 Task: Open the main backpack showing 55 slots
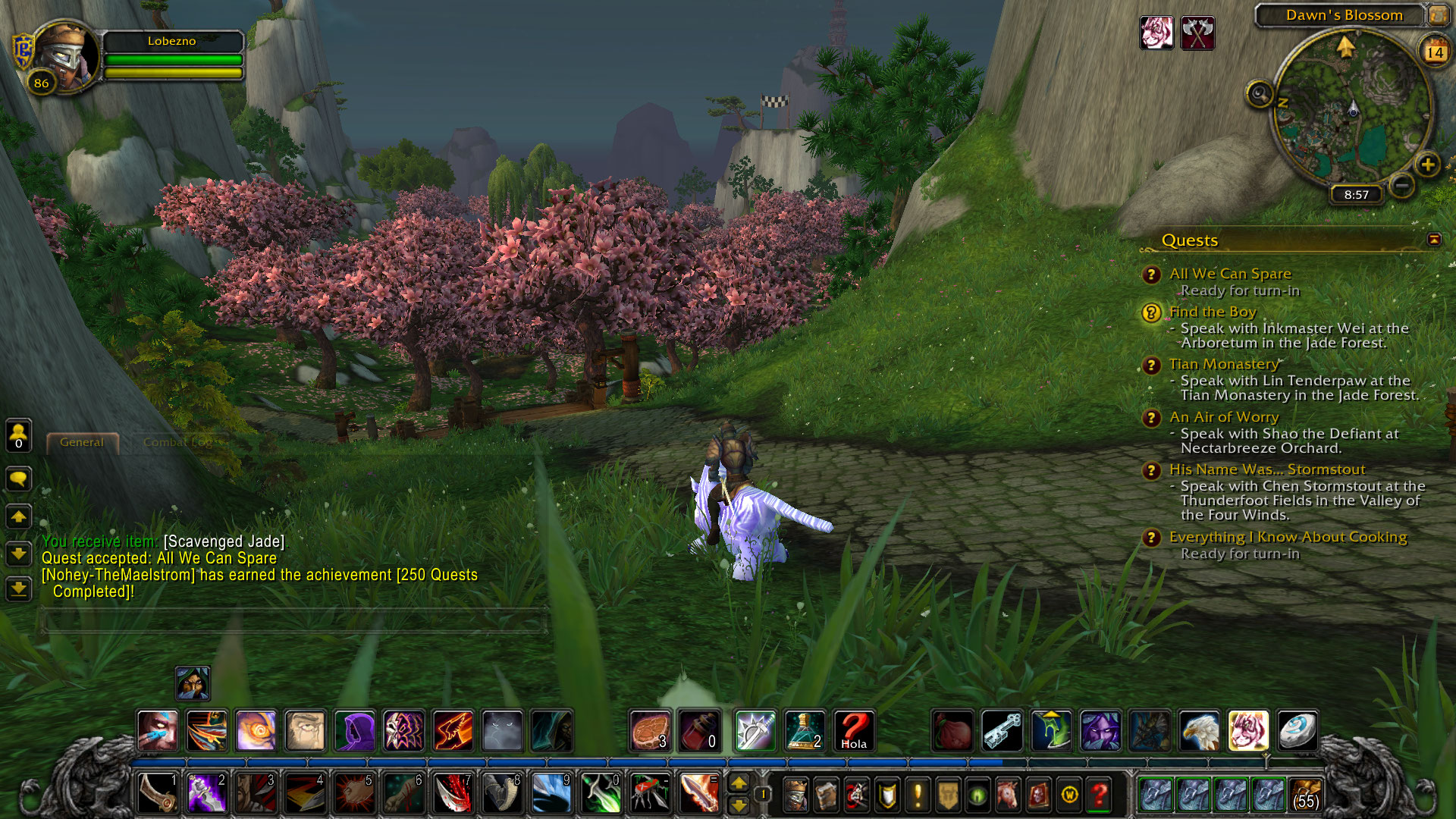[x=1305, y=795]
